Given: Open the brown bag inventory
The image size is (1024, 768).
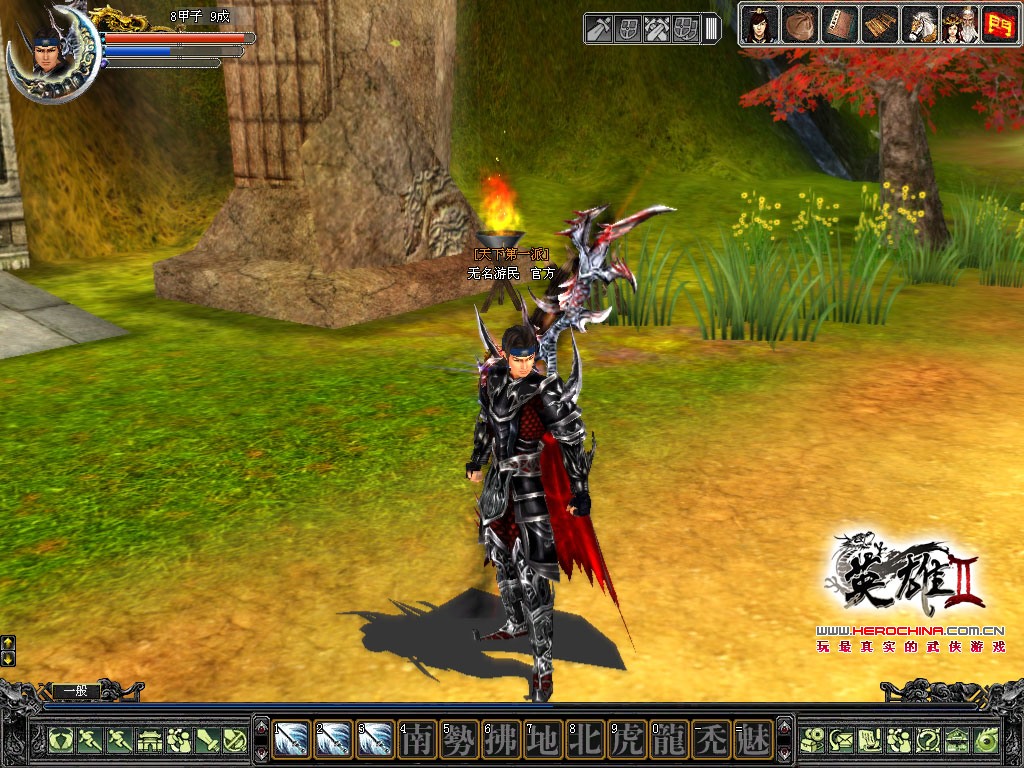Looking at the screenshot, I should click(799, 24).
